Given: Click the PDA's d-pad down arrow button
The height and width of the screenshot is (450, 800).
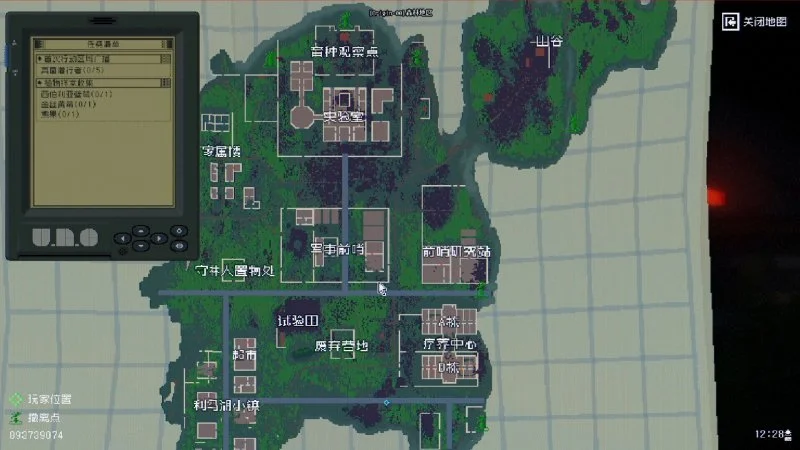Looking at the screenshot, I should pos(142,247).
